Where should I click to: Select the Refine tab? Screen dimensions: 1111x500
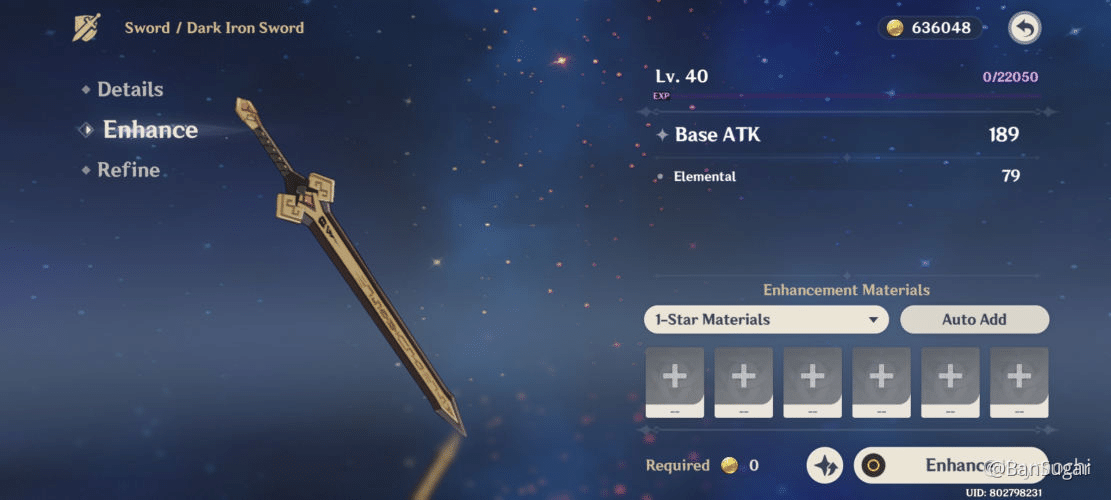(128, 170)
